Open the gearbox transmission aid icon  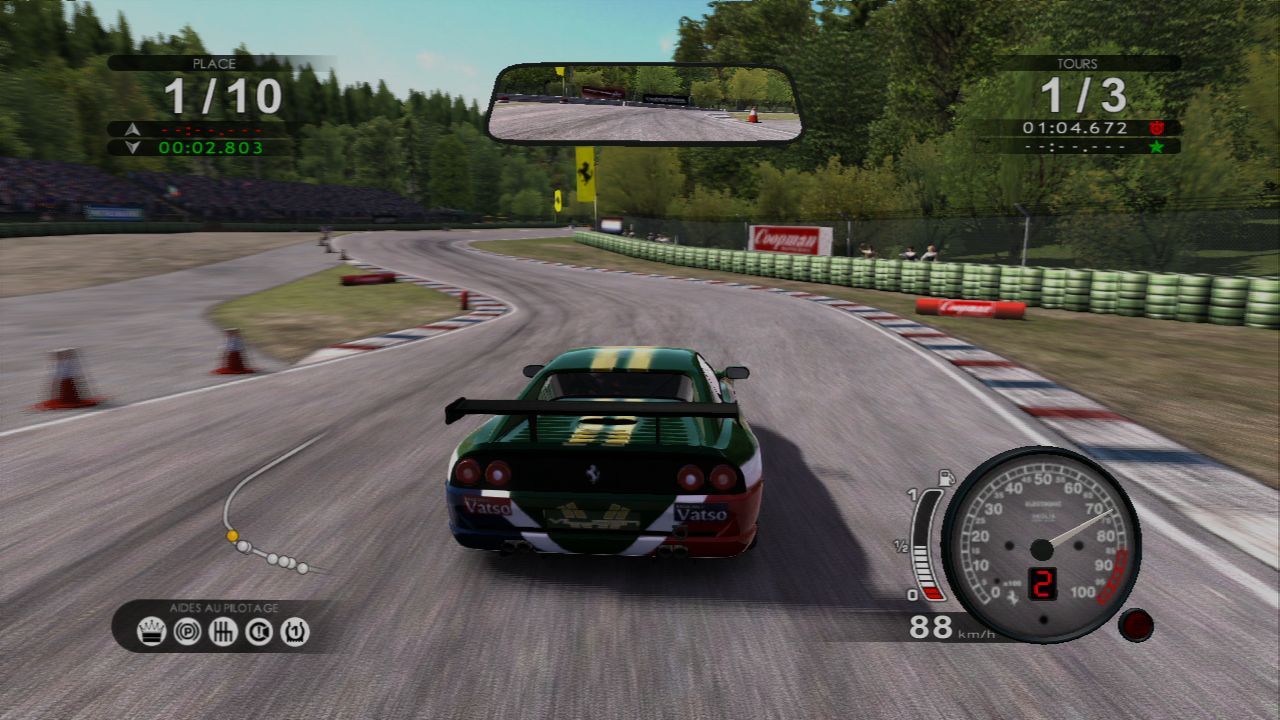(x=222, y=632)
